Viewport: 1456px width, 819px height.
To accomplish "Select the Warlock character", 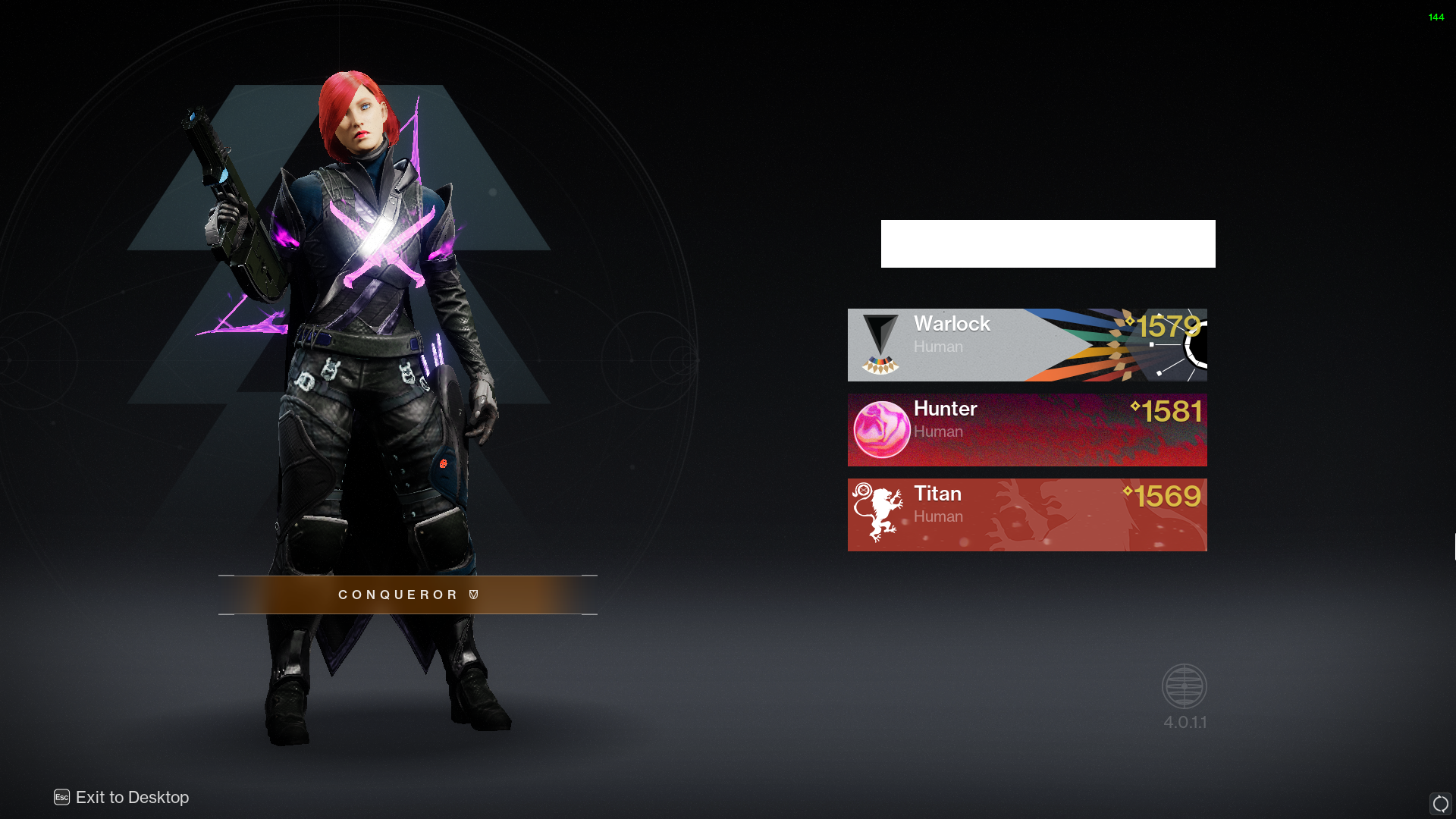I will point(1027,345).
